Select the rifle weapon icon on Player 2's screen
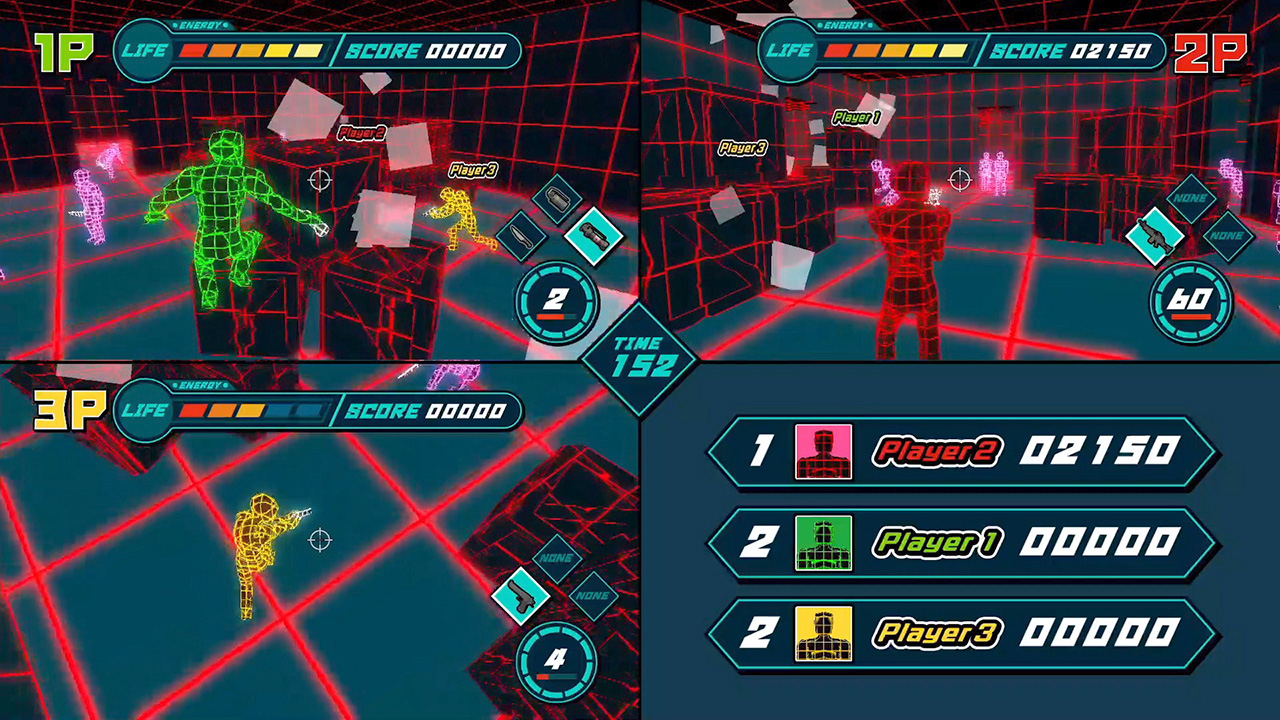 [x=1156, y=238]
